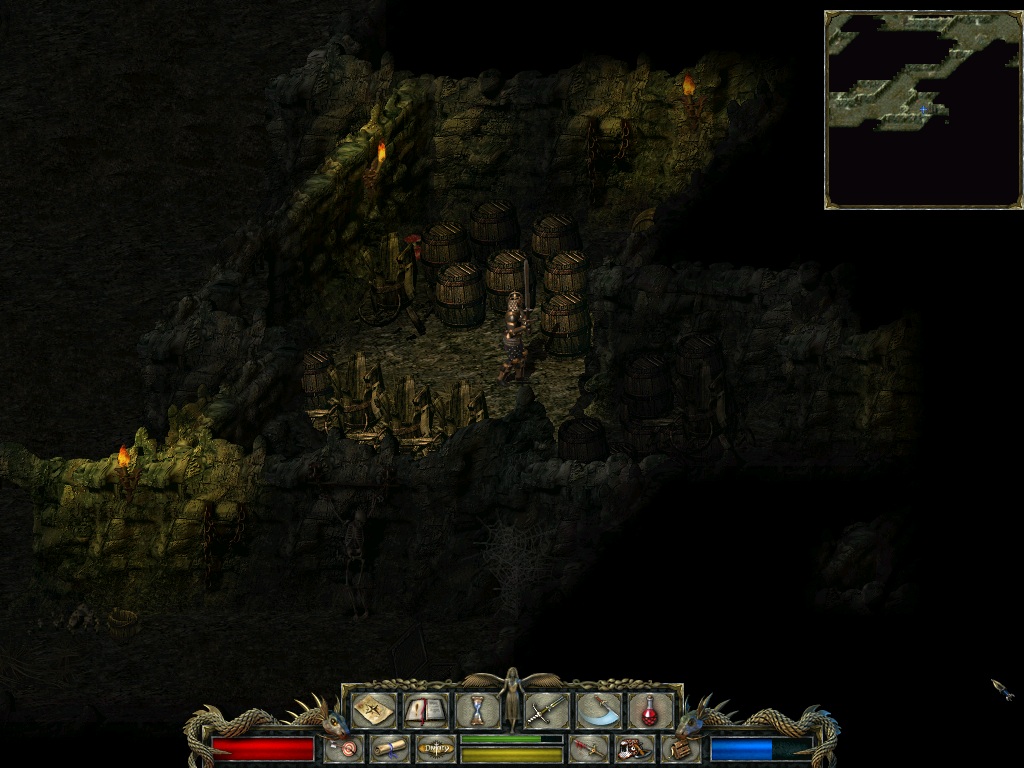The height and width of the screenshot is (768, 1024).
Task: Open the boots and gear icon
Action: click(634, 748)
